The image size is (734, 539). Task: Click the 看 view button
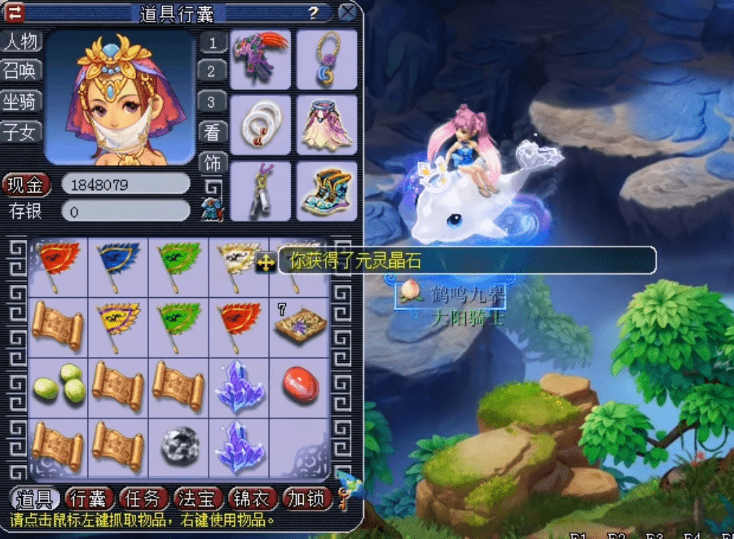pos(212,132)
